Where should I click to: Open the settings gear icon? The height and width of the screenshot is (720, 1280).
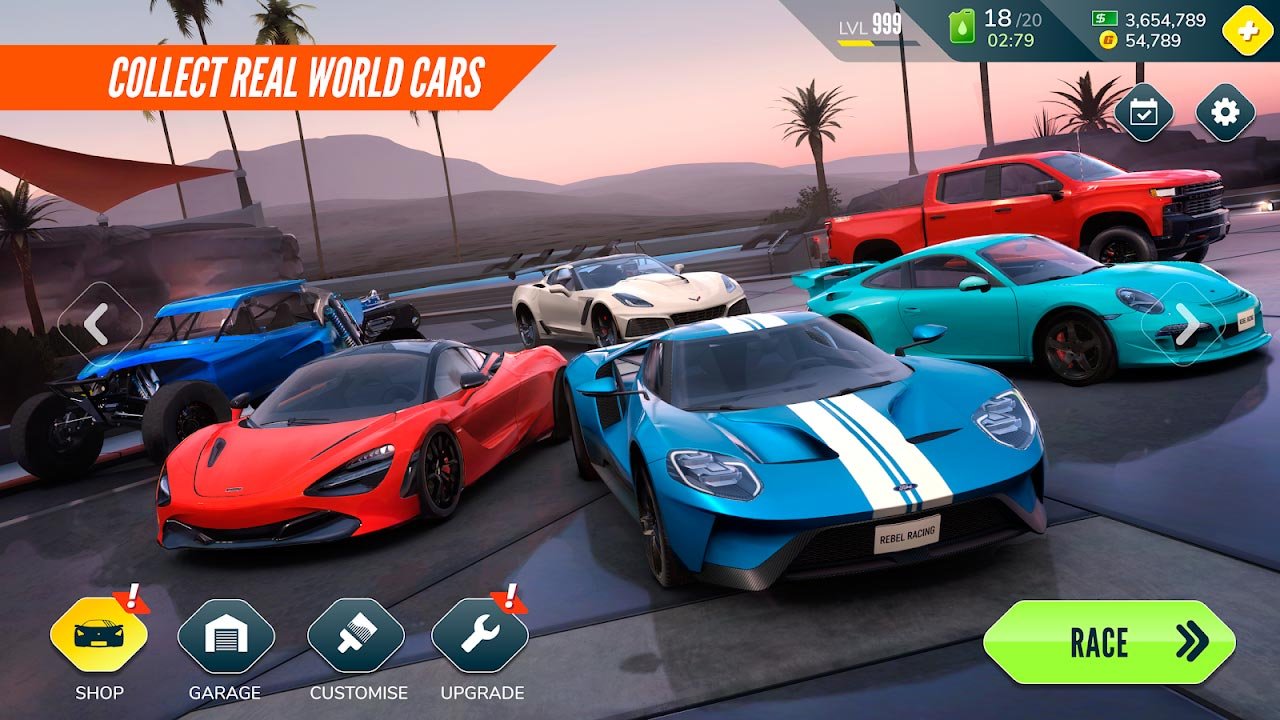[1225, 112]
